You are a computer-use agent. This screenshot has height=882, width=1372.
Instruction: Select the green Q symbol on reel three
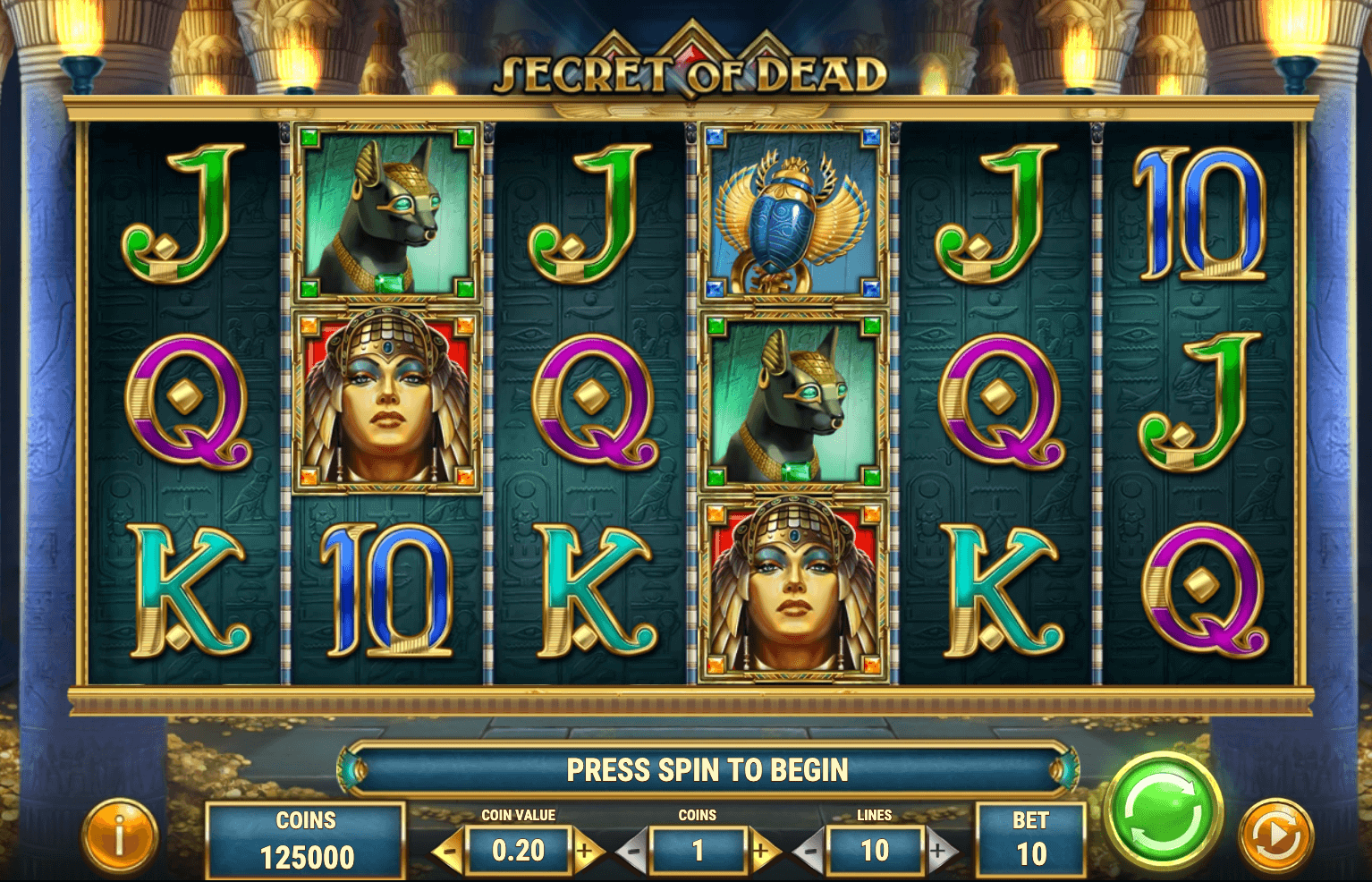pos(595,403)
